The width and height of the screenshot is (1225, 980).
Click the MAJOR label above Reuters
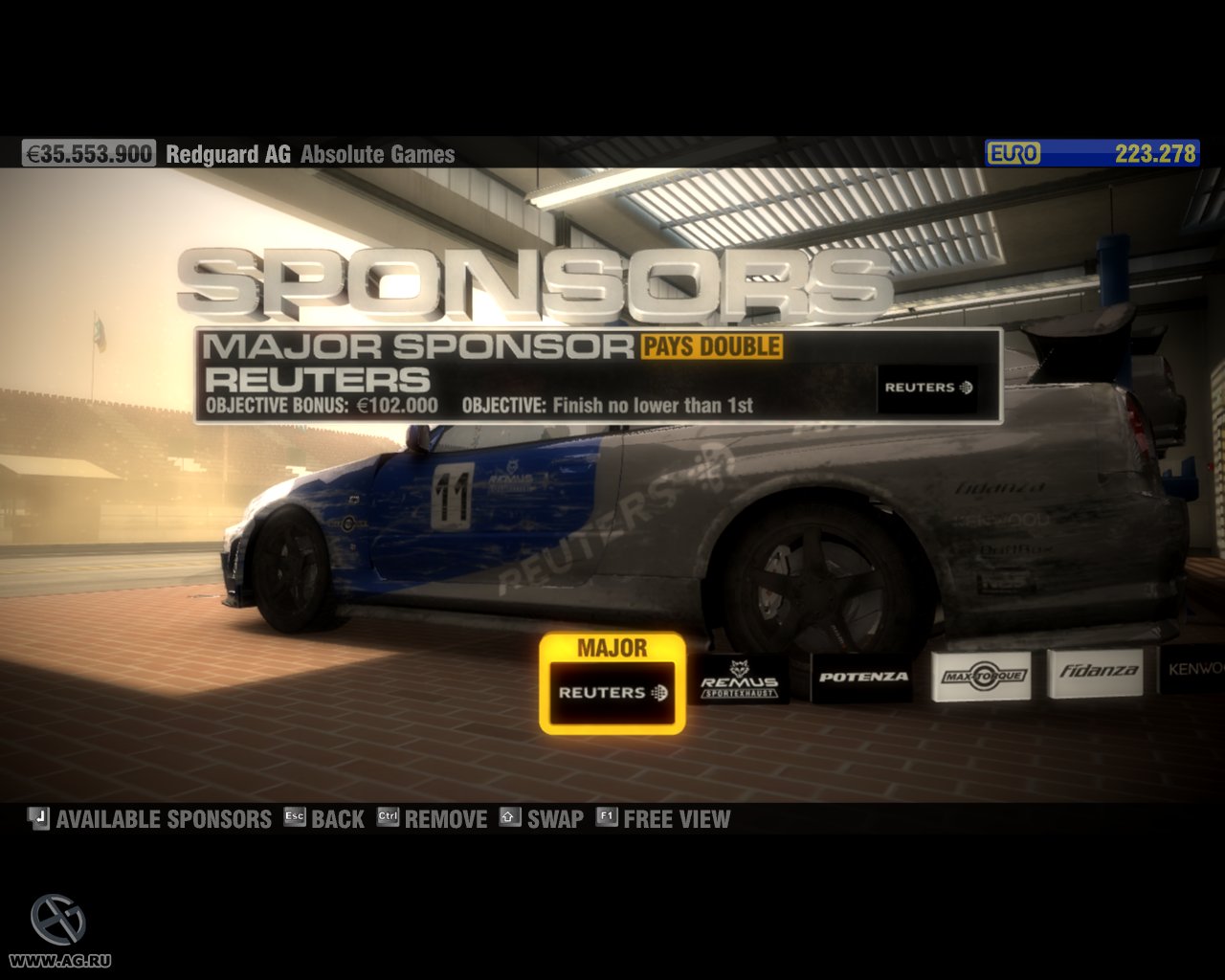(612, 648)
